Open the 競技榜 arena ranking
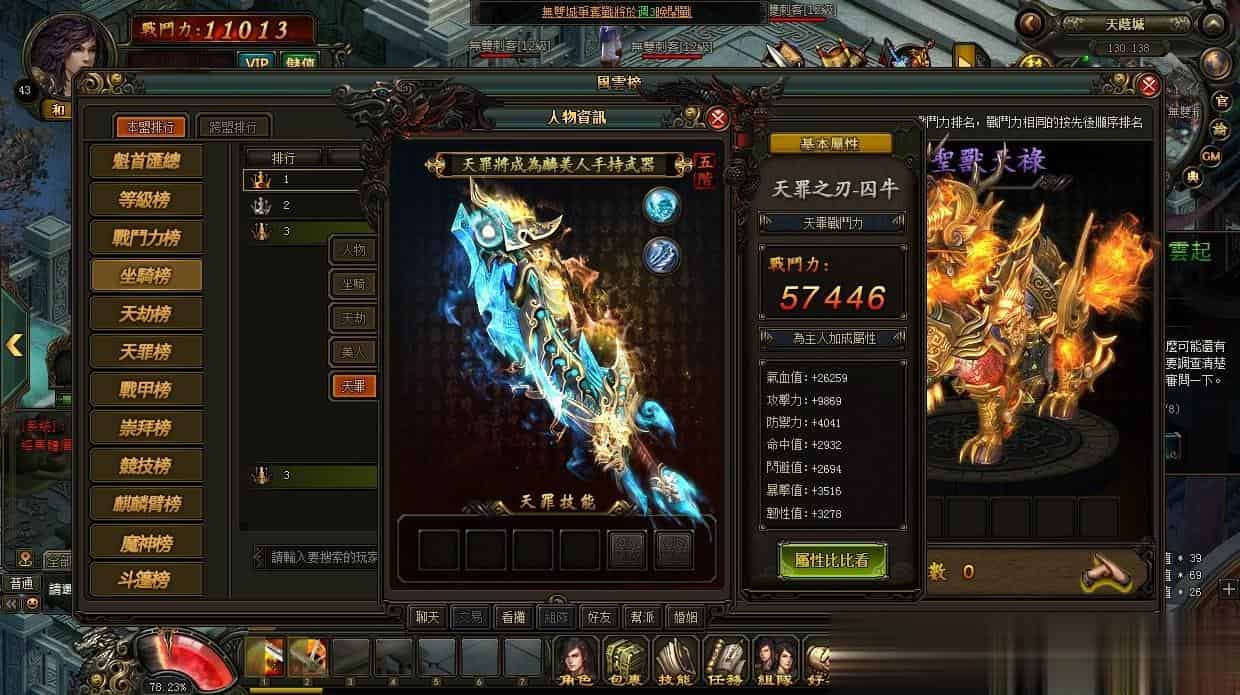1240x695 pixels. [146, 465]
